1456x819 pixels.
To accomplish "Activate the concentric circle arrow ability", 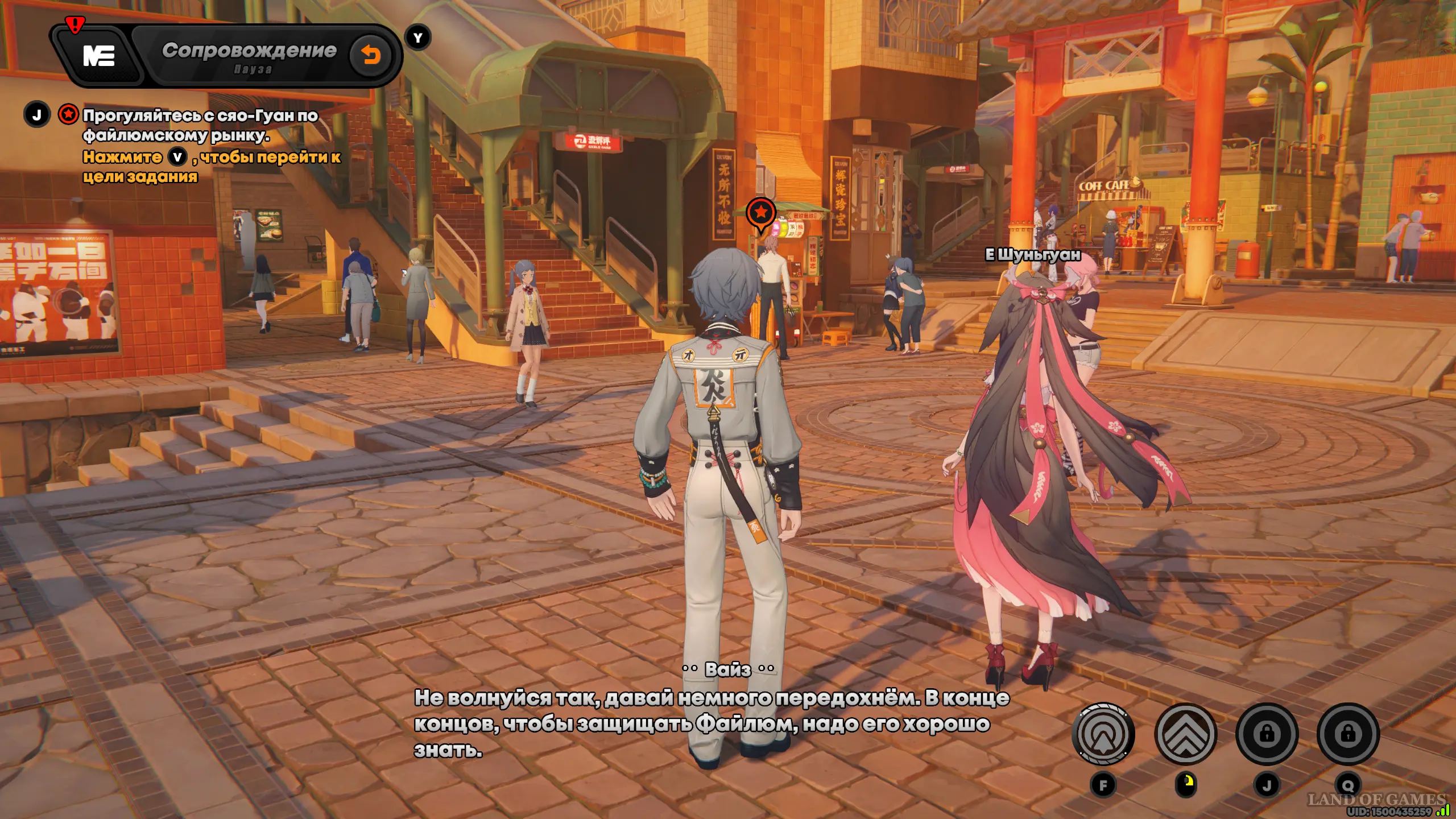I will tap(1103, 734).
